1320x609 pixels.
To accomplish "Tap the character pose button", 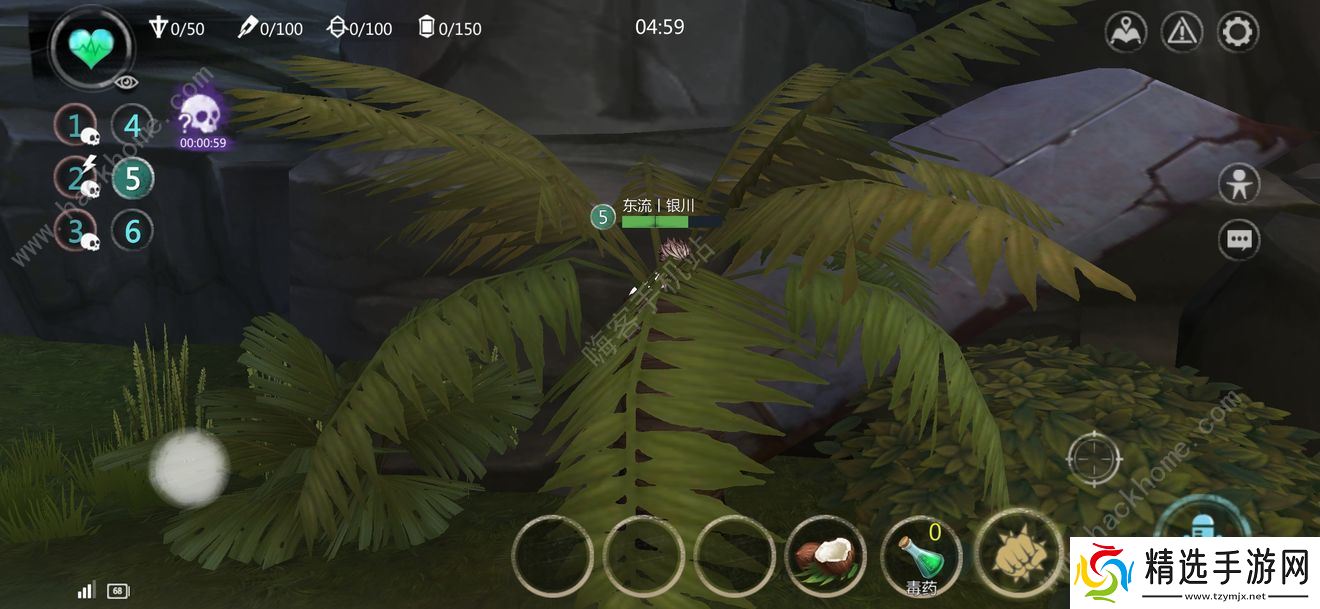I will tap(1239, 185).
